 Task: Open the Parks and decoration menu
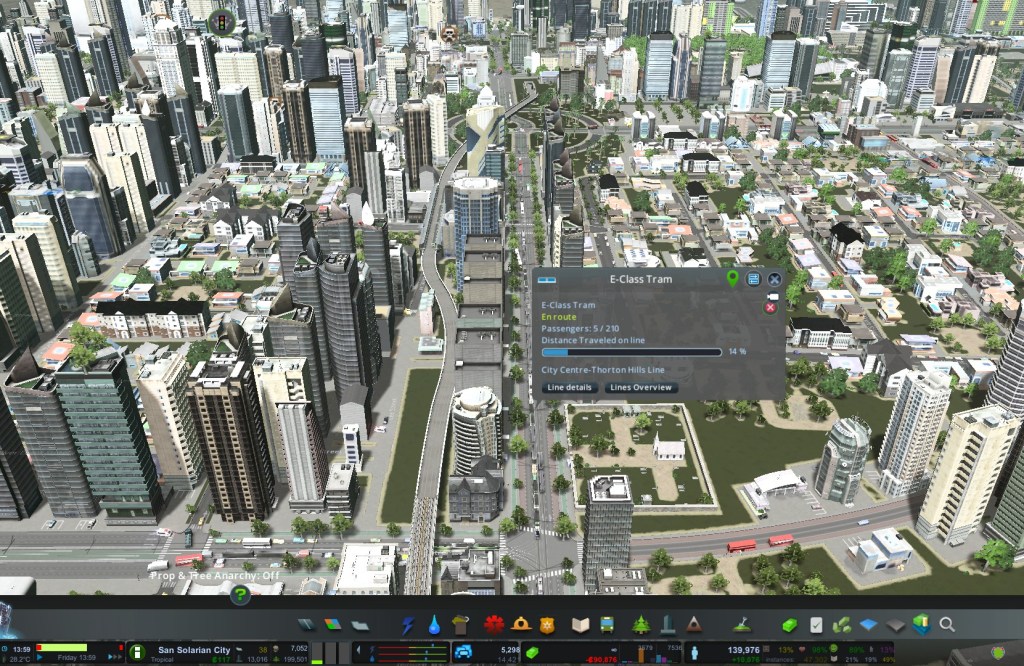(641, 625)
